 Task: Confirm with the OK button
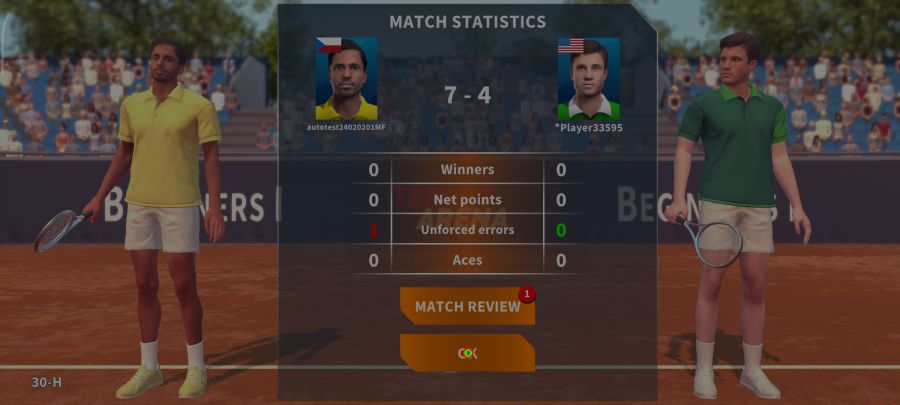(x=467, y=353)
